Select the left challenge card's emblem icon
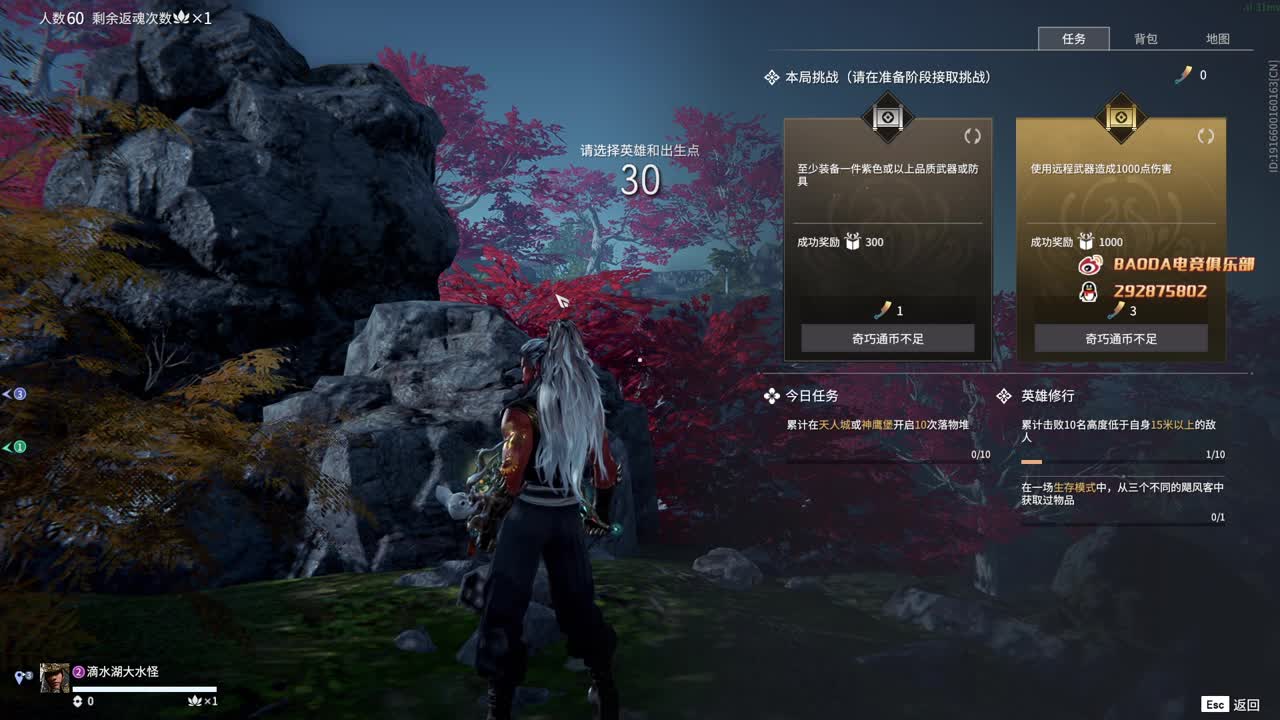The height and width of the screenshot is (720, 1280). tap(887, 118)
